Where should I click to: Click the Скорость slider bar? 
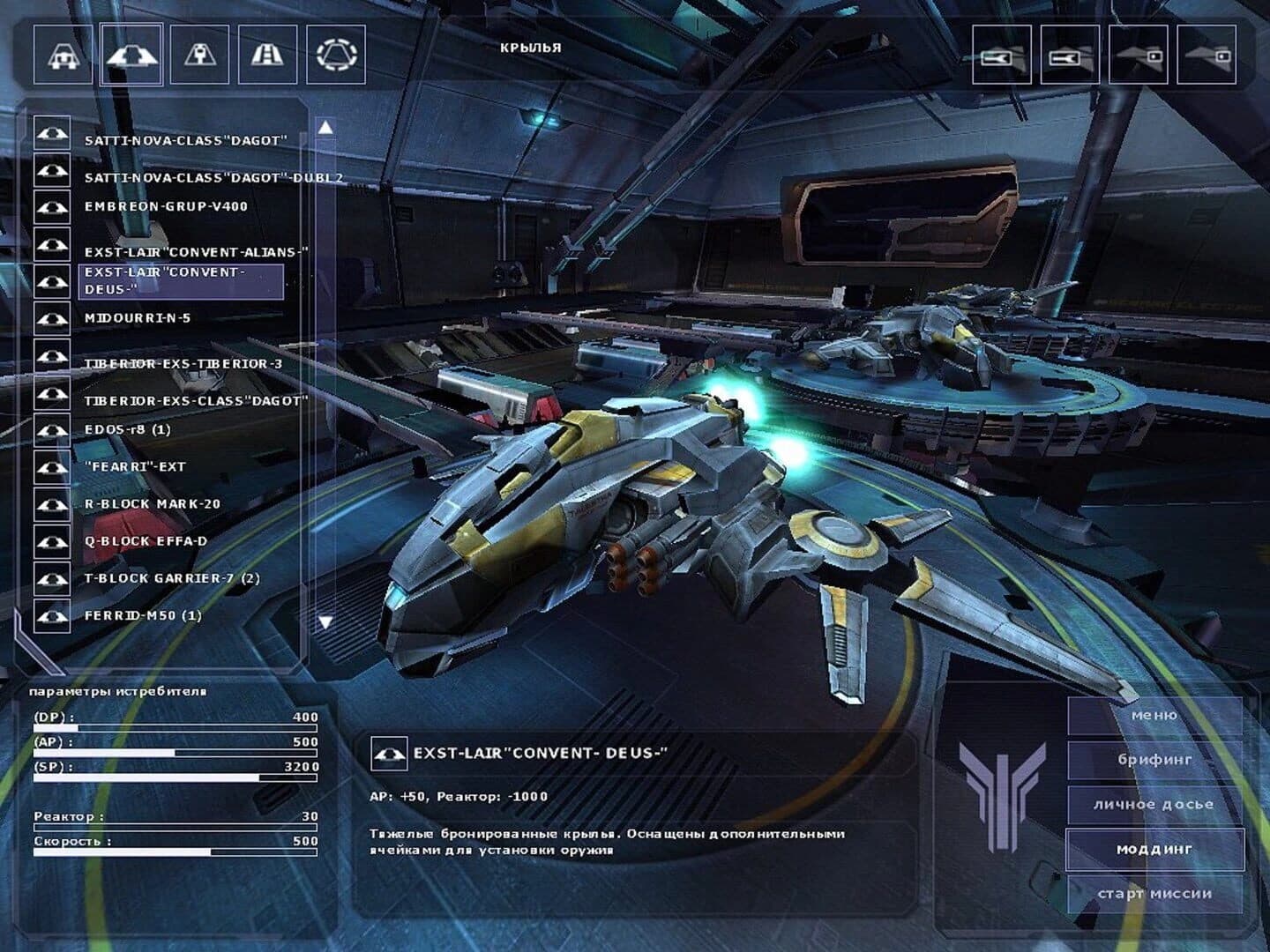click(176, 853)
